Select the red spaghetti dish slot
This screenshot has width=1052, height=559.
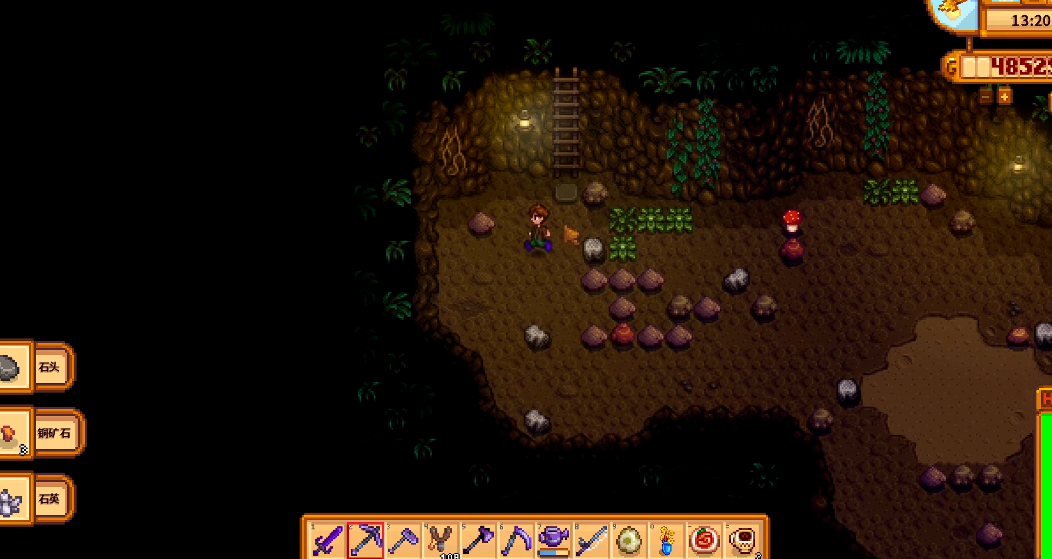[705, 540]
